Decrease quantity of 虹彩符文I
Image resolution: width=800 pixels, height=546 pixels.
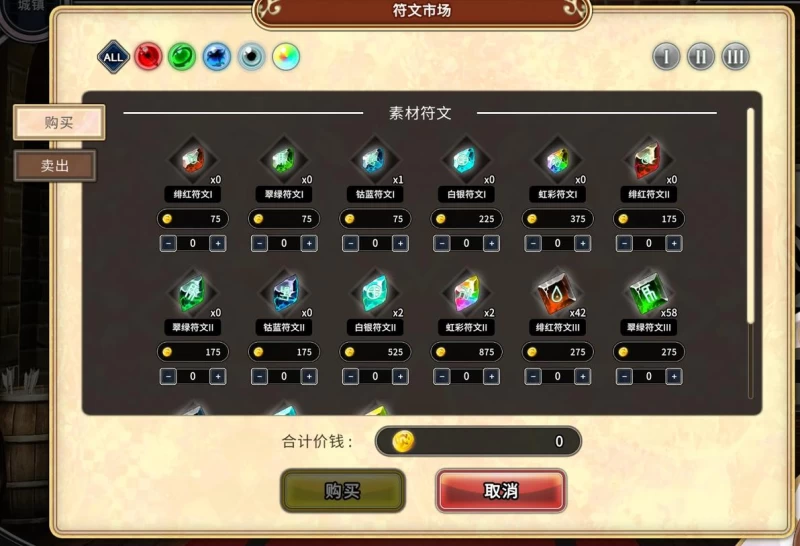533,243
